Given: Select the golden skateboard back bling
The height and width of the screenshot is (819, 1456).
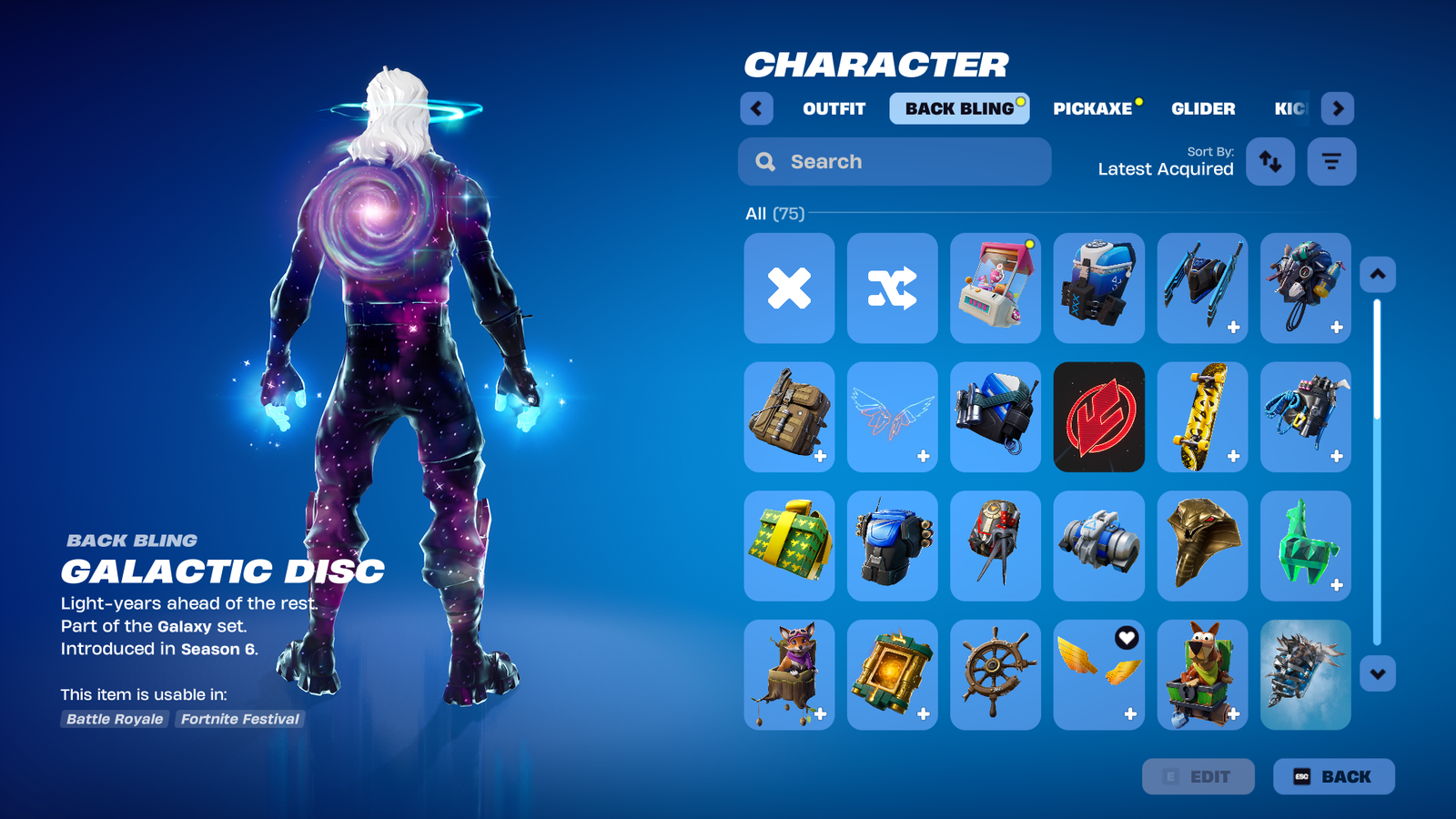Looking at the screenshot, I should coord(1201,418).
